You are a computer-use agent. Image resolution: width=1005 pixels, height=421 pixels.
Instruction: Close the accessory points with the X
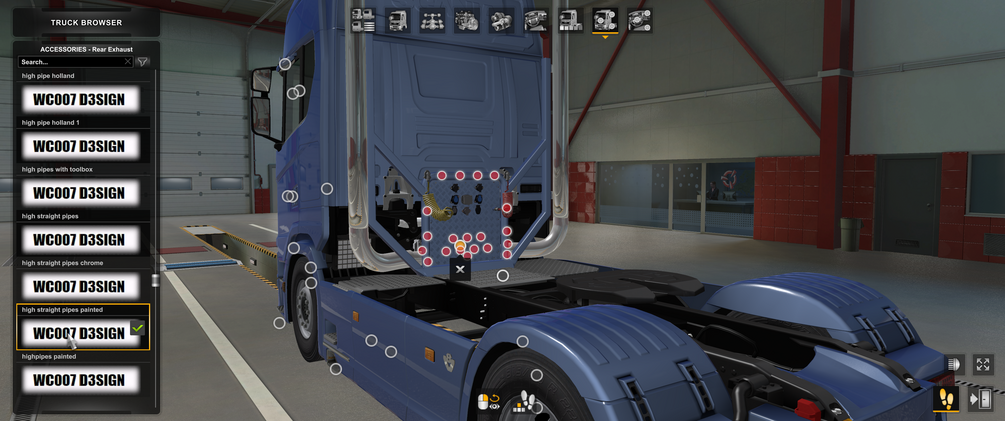pyautogui.click(x=460, y=269)
